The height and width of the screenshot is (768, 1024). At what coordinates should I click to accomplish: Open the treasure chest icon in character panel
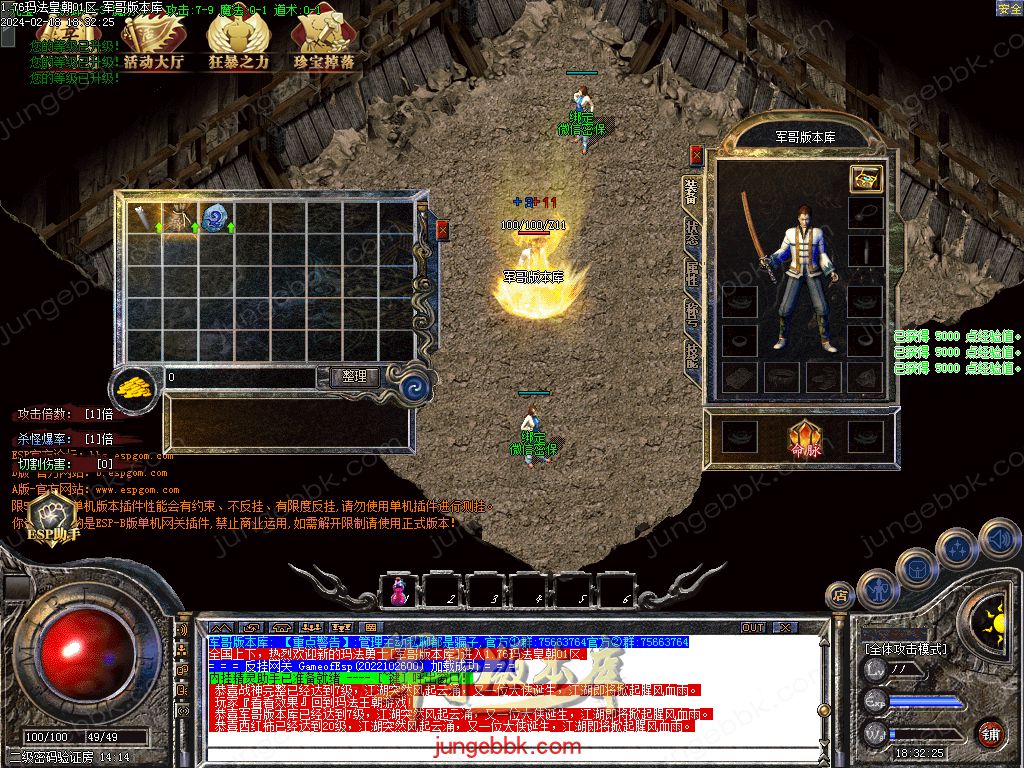865,179
